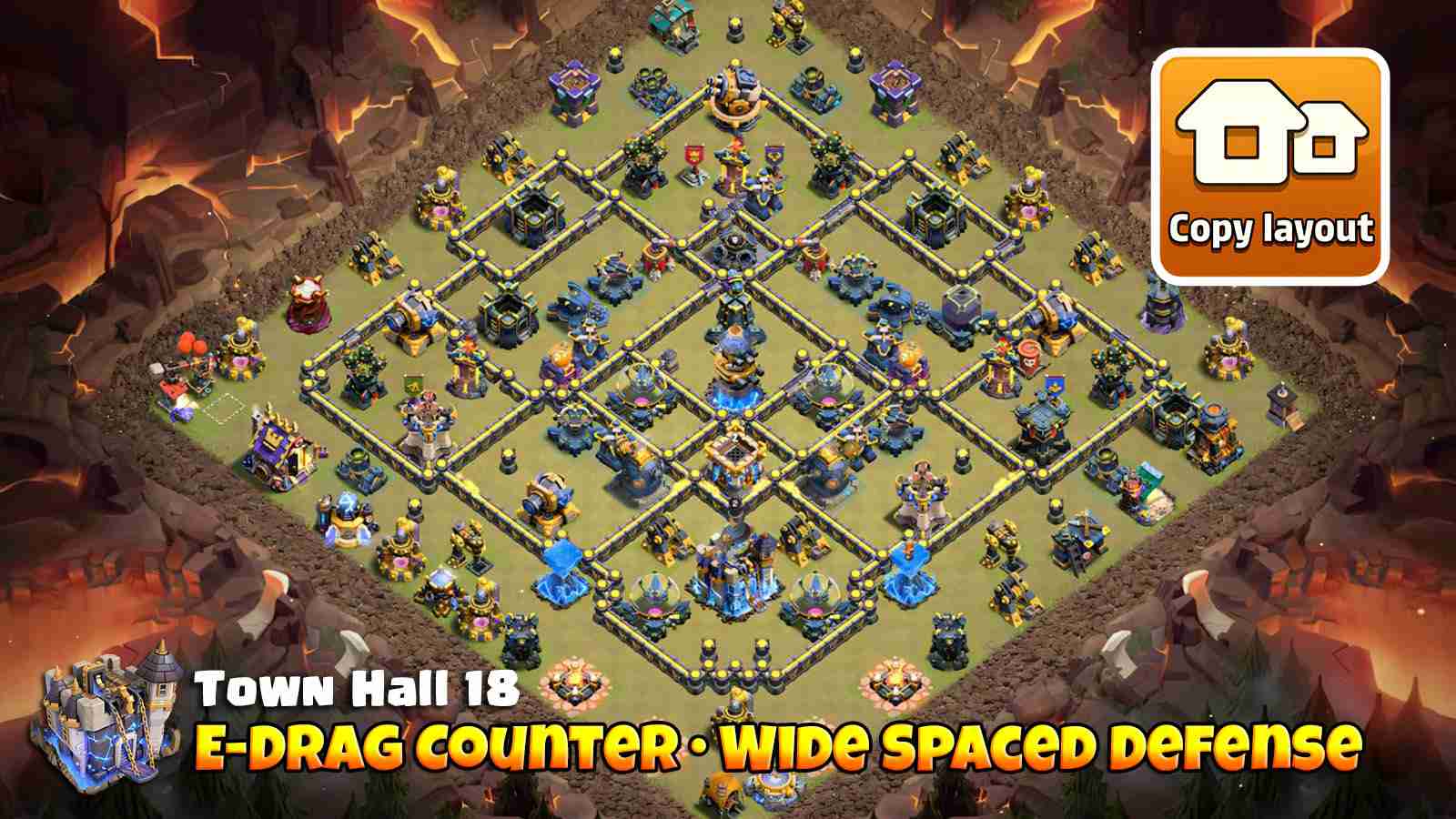Click the Town Hall 18 text label

point(355,692)
